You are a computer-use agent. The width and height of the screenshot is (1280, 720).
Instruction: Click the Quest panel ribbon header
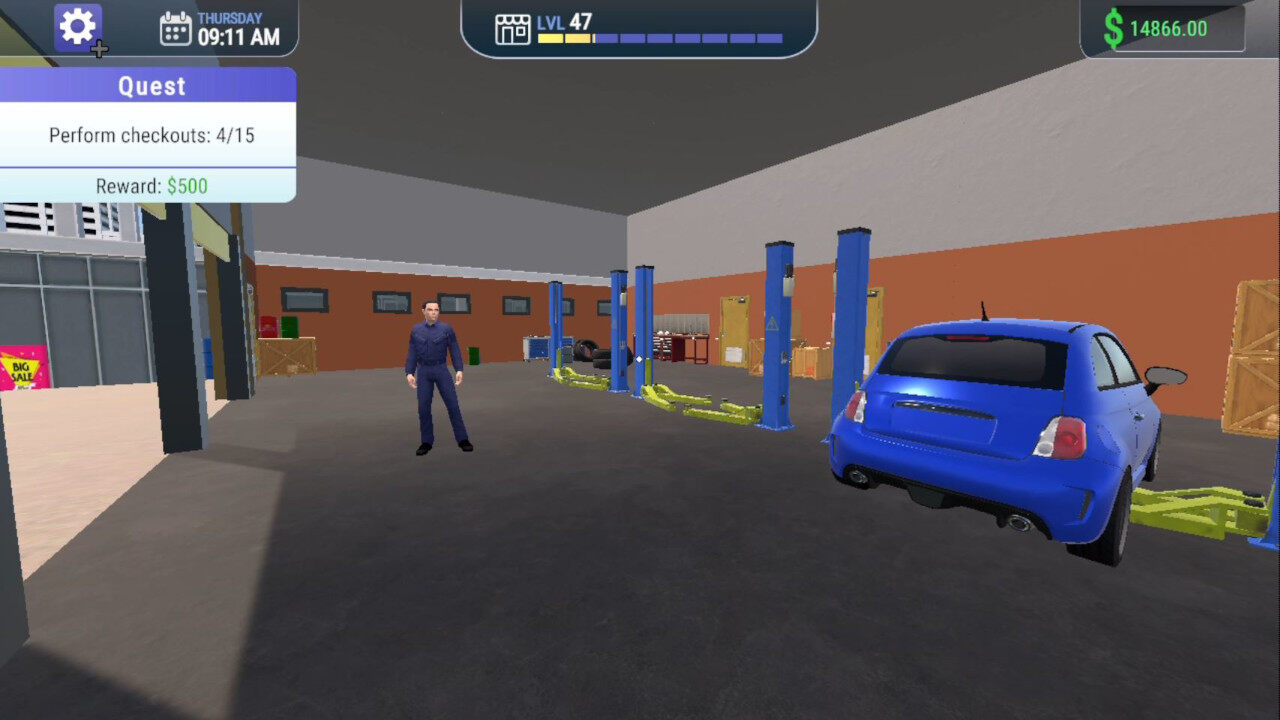(151, 86)
